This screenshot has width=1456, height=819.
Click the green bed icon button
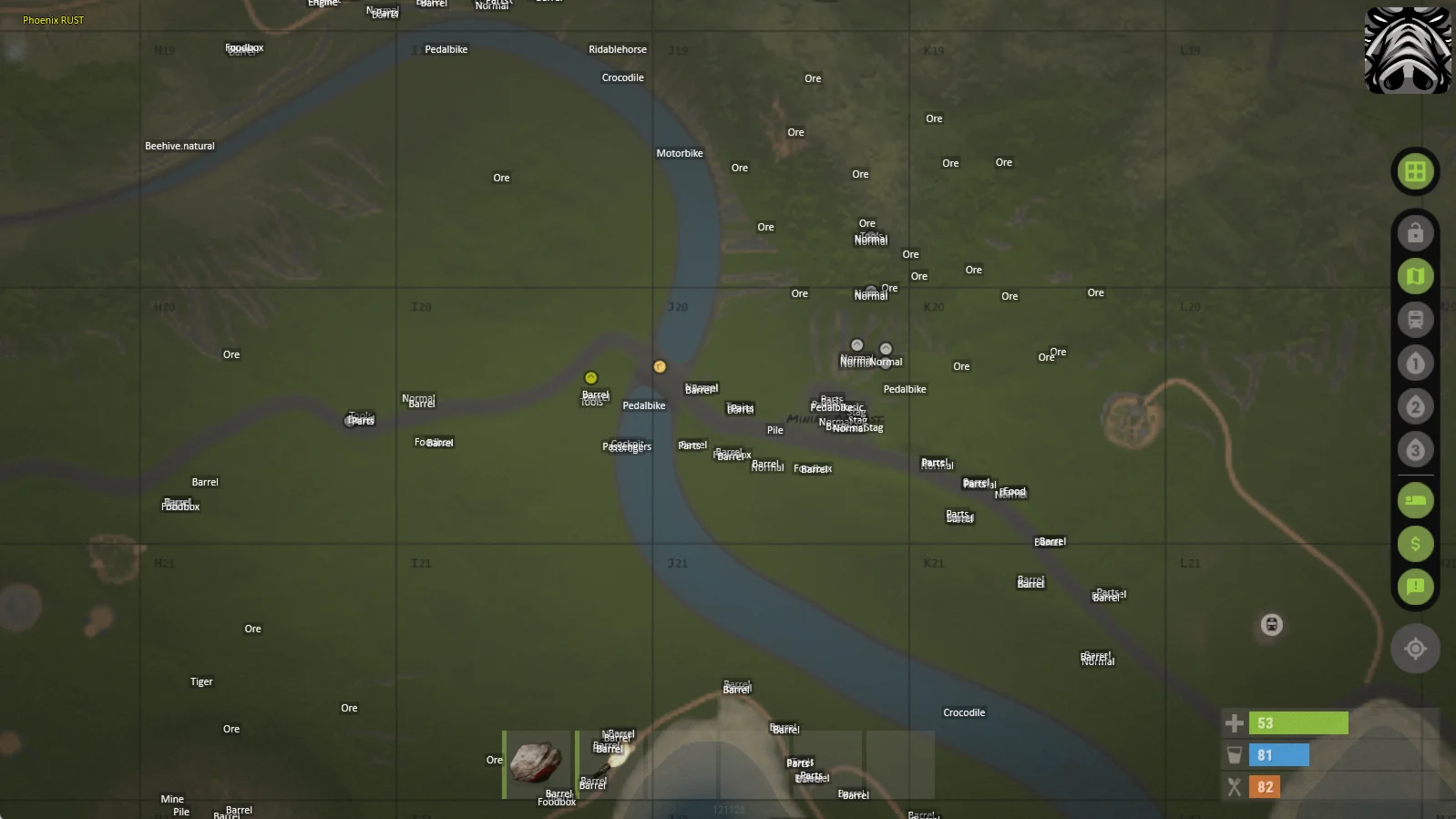1415,500
